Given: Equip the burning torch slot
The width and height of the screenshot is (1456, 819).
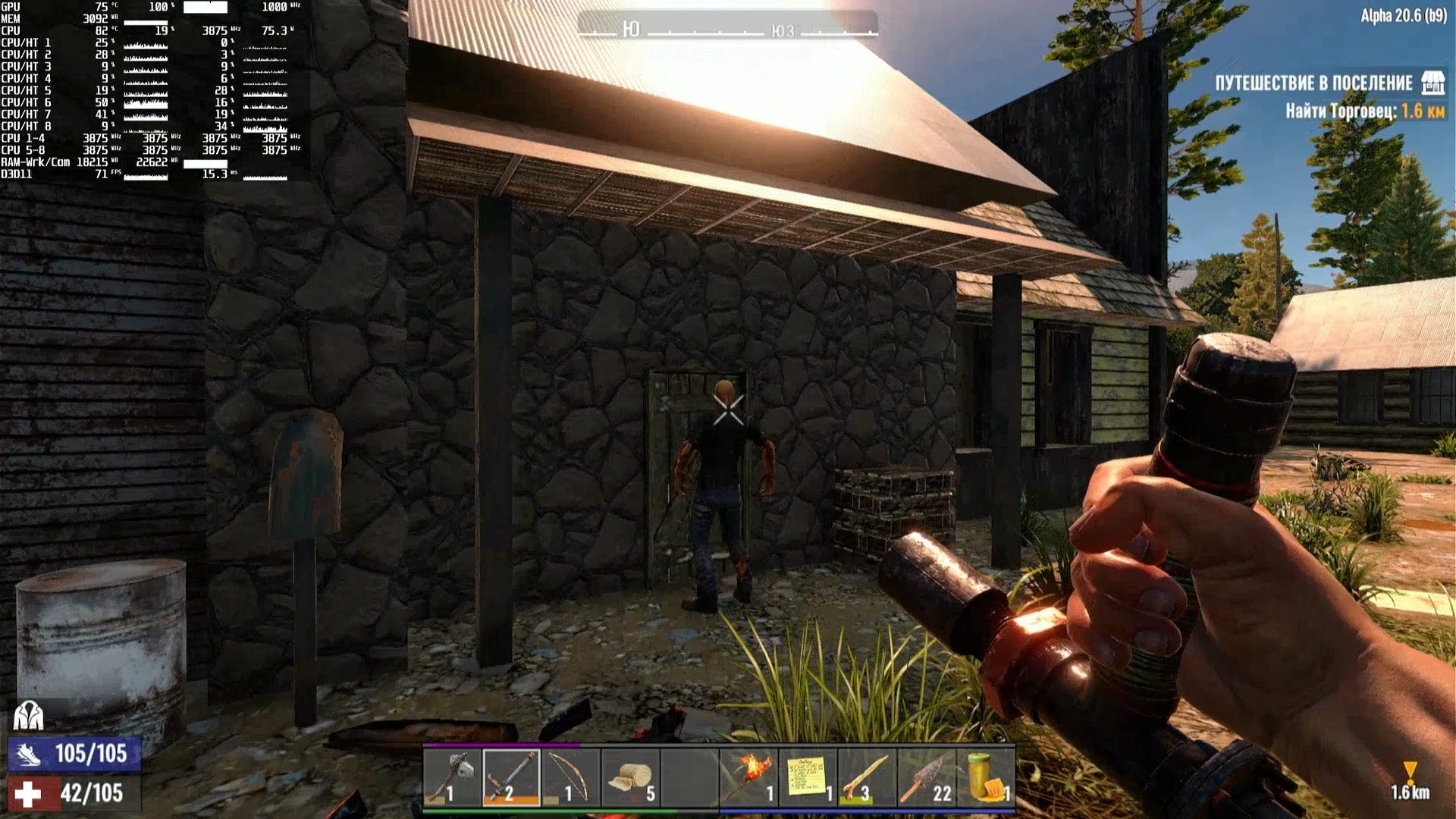Looking at the screenshot, I should (748, 777).
